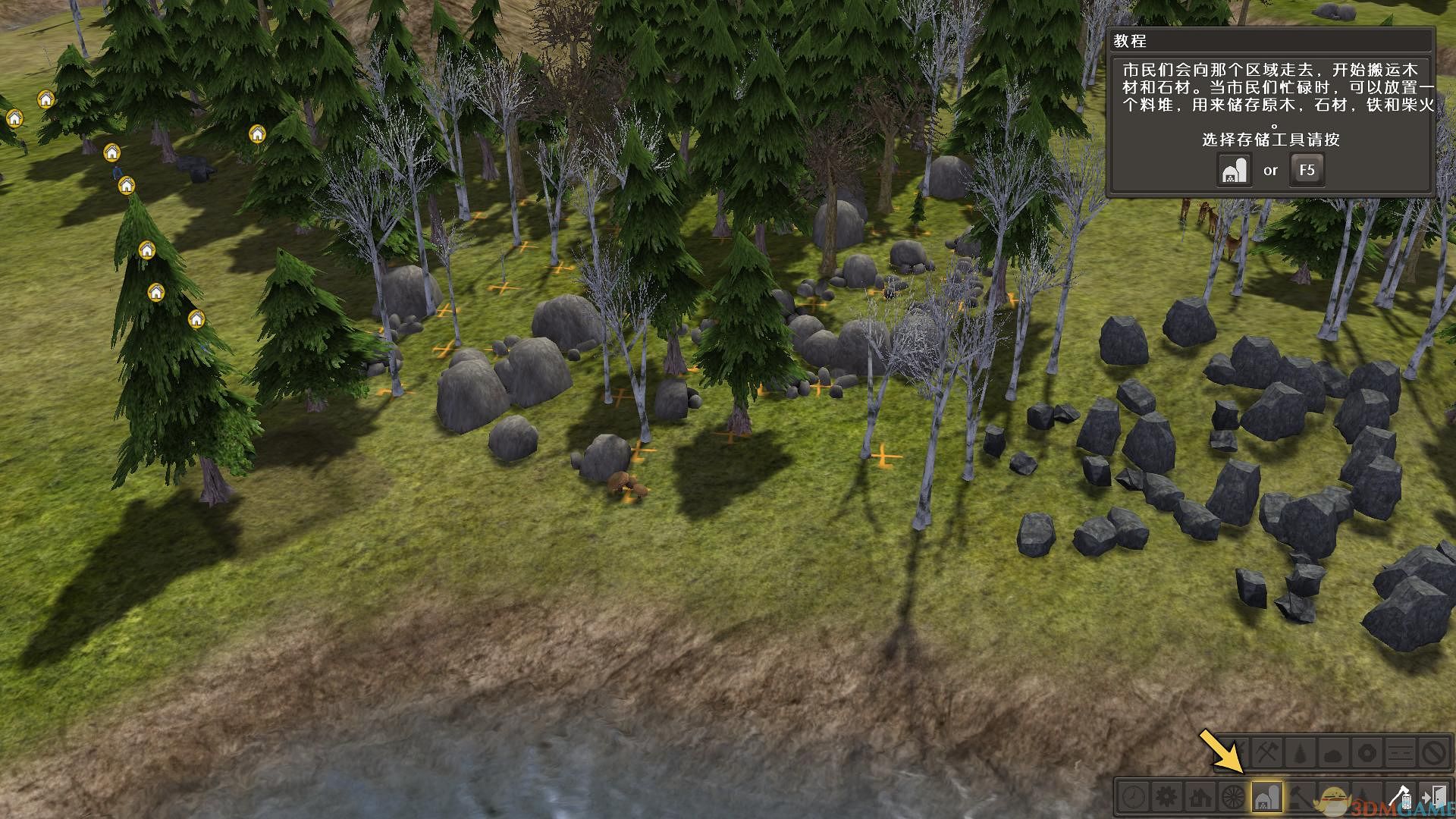Choose the cut trees tool
1456x819 pixels.
coord(1301,754)
